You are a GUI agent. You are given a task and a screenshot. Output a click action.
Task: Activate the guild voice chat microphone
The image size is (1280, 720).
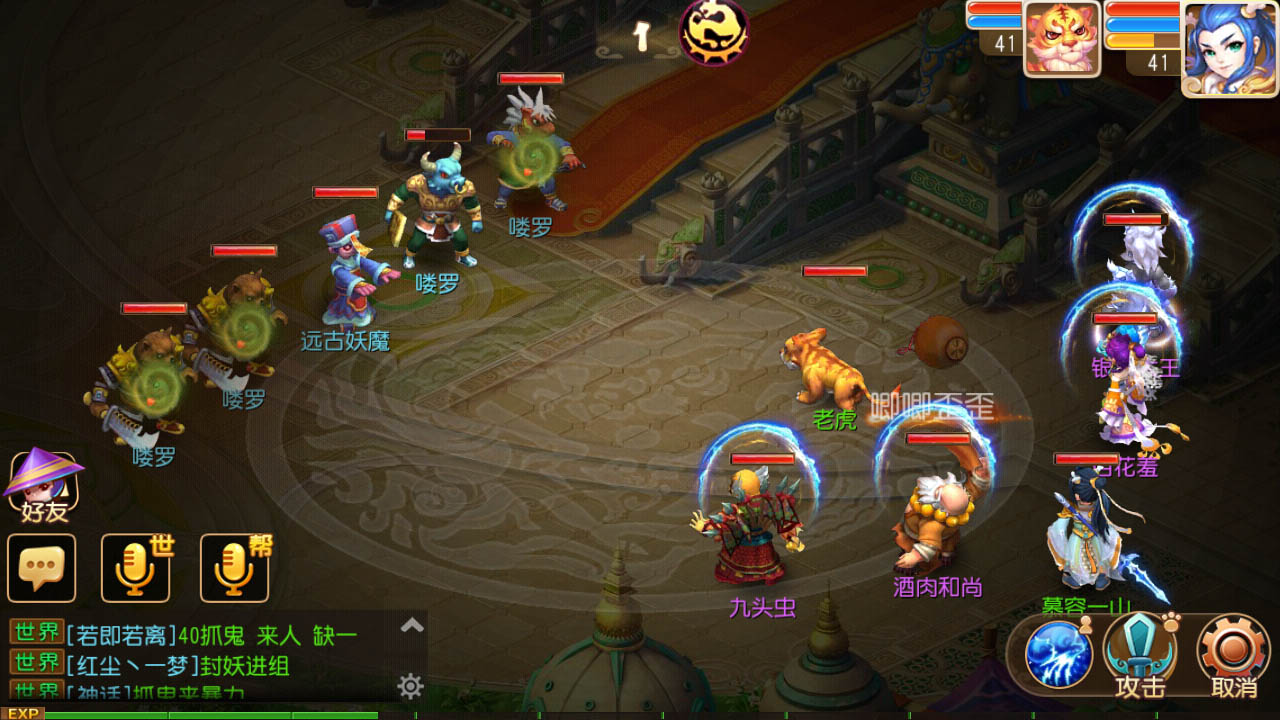point(235,568)
